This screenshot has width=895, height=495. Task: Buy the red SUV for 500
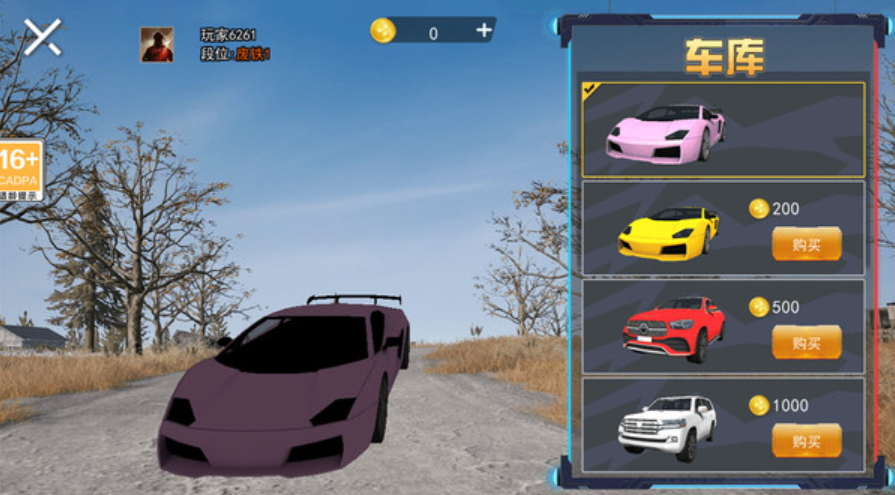pyautogui.click(x=805, y=342)
